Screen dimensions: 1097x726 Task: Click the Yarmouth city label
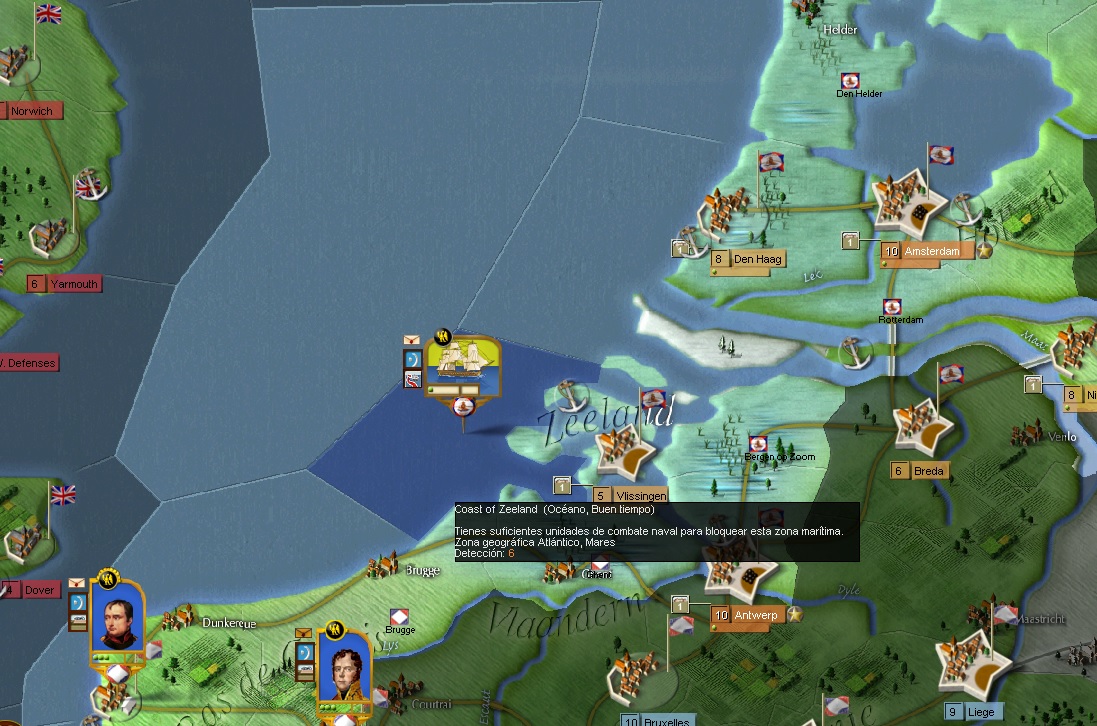point(74,284)
